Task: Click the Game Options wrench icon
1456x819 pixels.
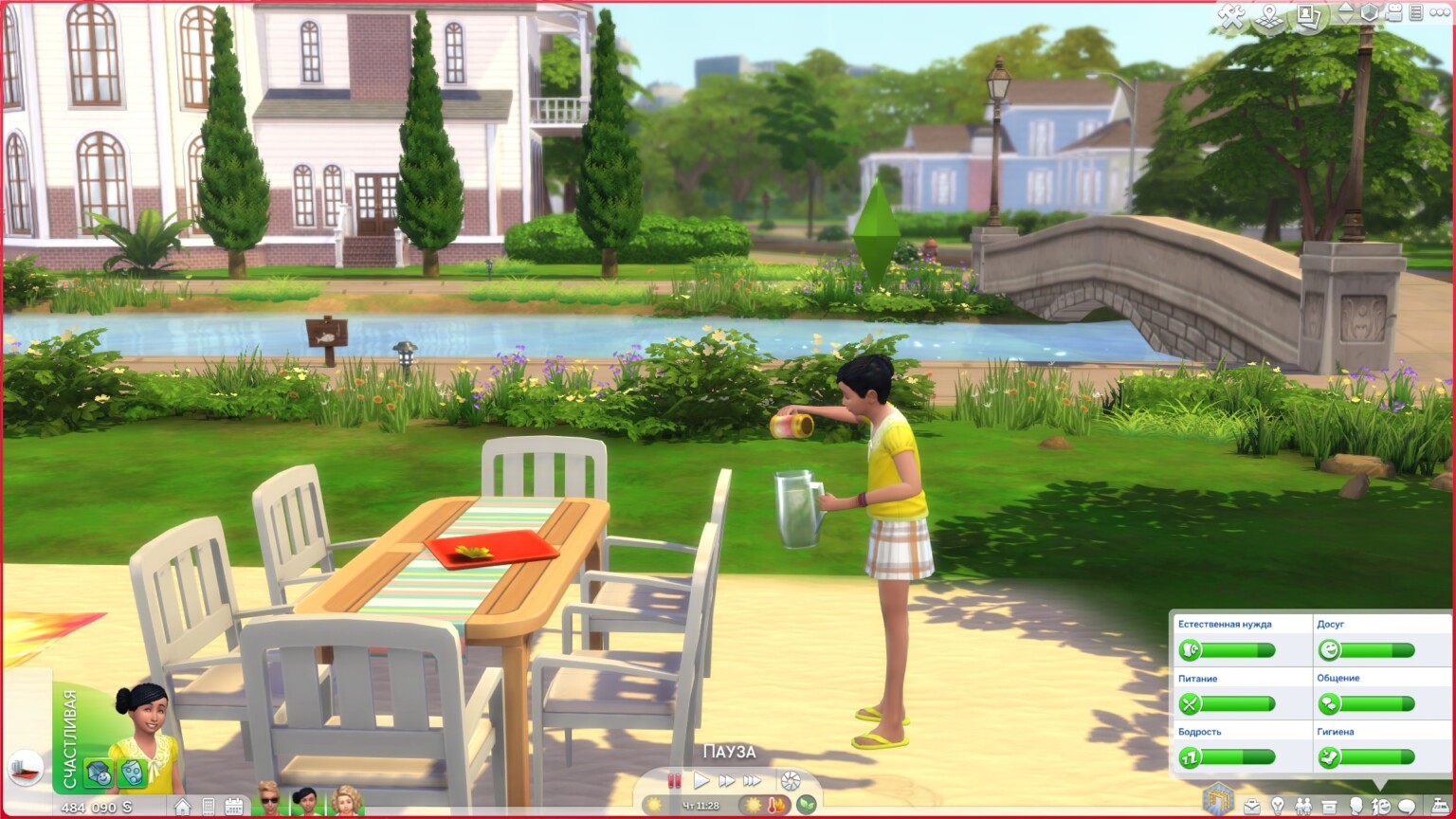Action: tap(1232, 14)
